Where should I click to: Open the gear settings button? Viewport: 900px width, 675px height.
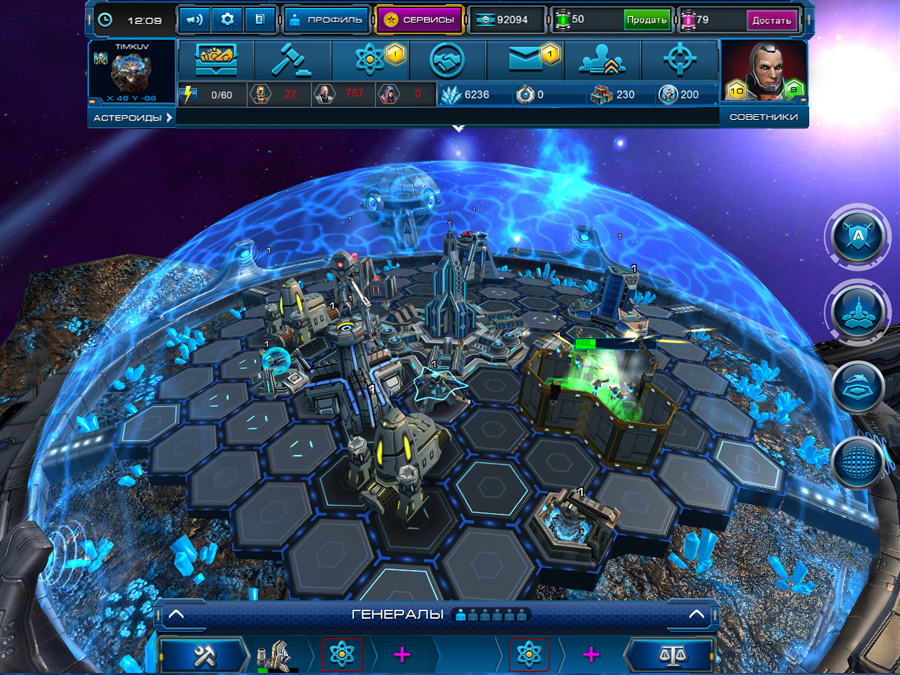coord(226,19)
